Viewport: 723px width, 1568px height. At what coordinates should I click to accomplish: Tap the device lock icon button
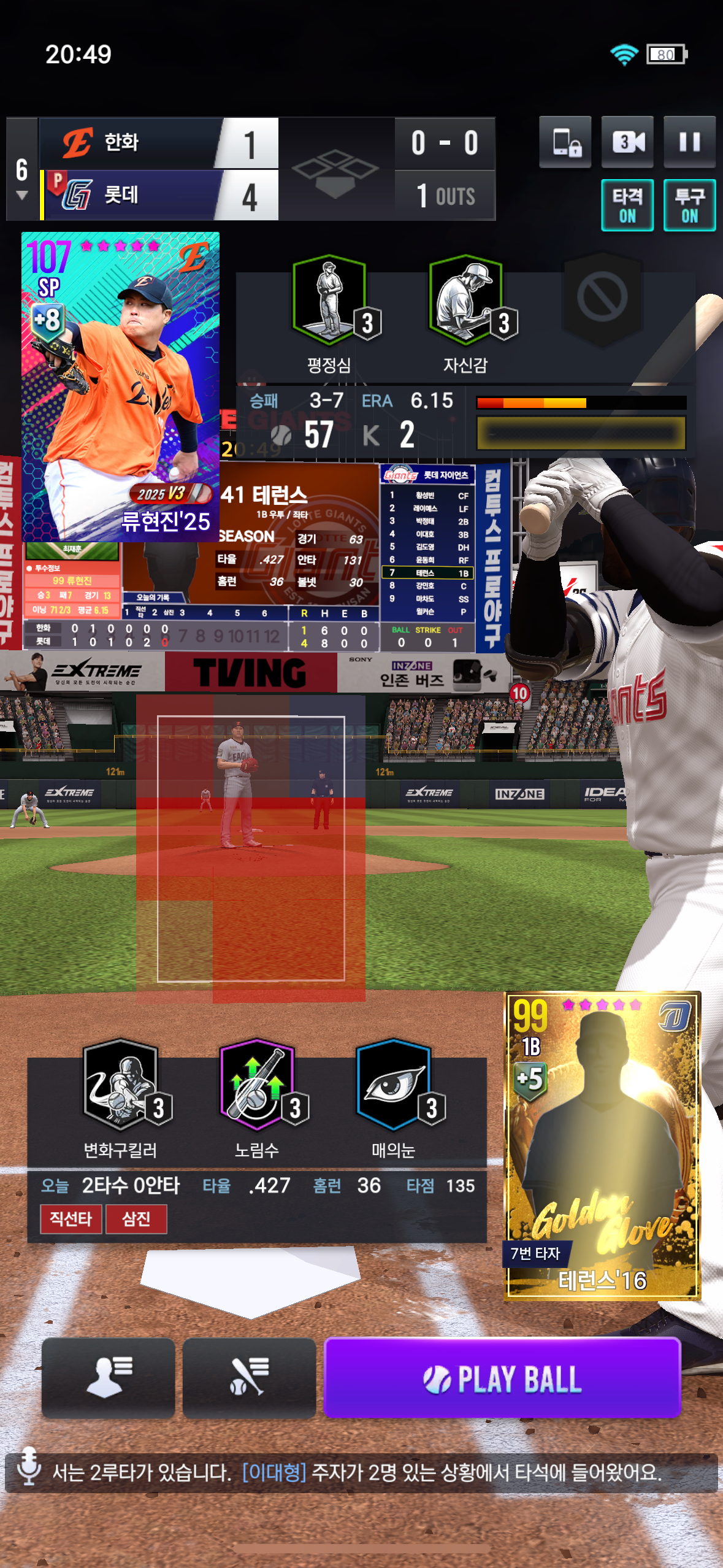[x=565, y=142]
